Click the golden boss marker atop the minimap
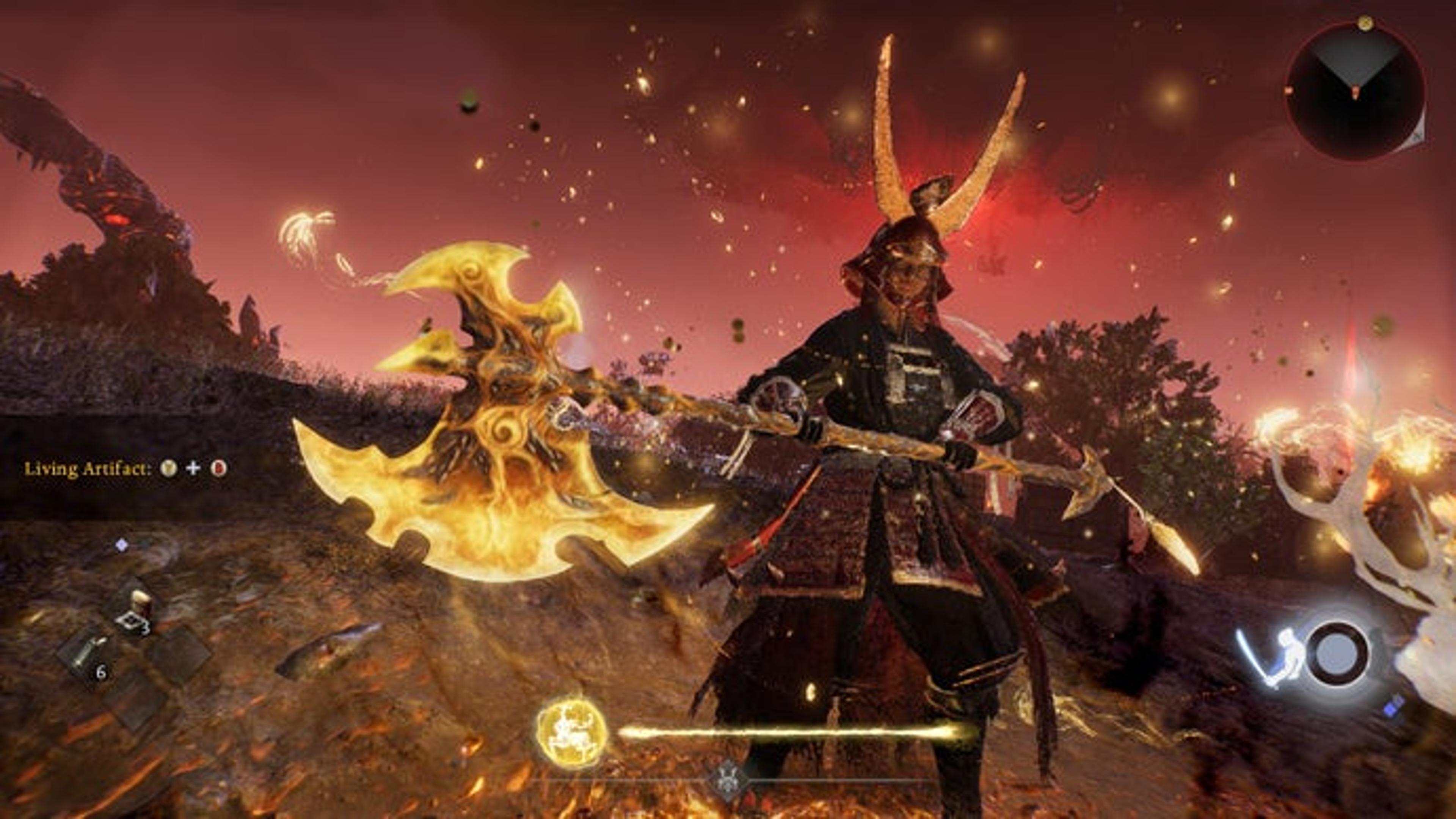 pos(1365,23)
